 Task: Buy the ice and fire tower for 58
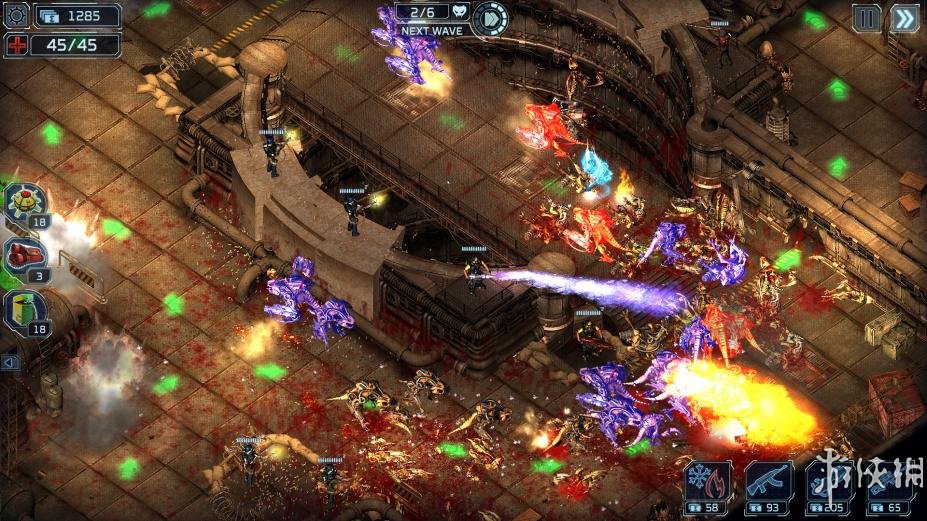(x=708, y=484)
